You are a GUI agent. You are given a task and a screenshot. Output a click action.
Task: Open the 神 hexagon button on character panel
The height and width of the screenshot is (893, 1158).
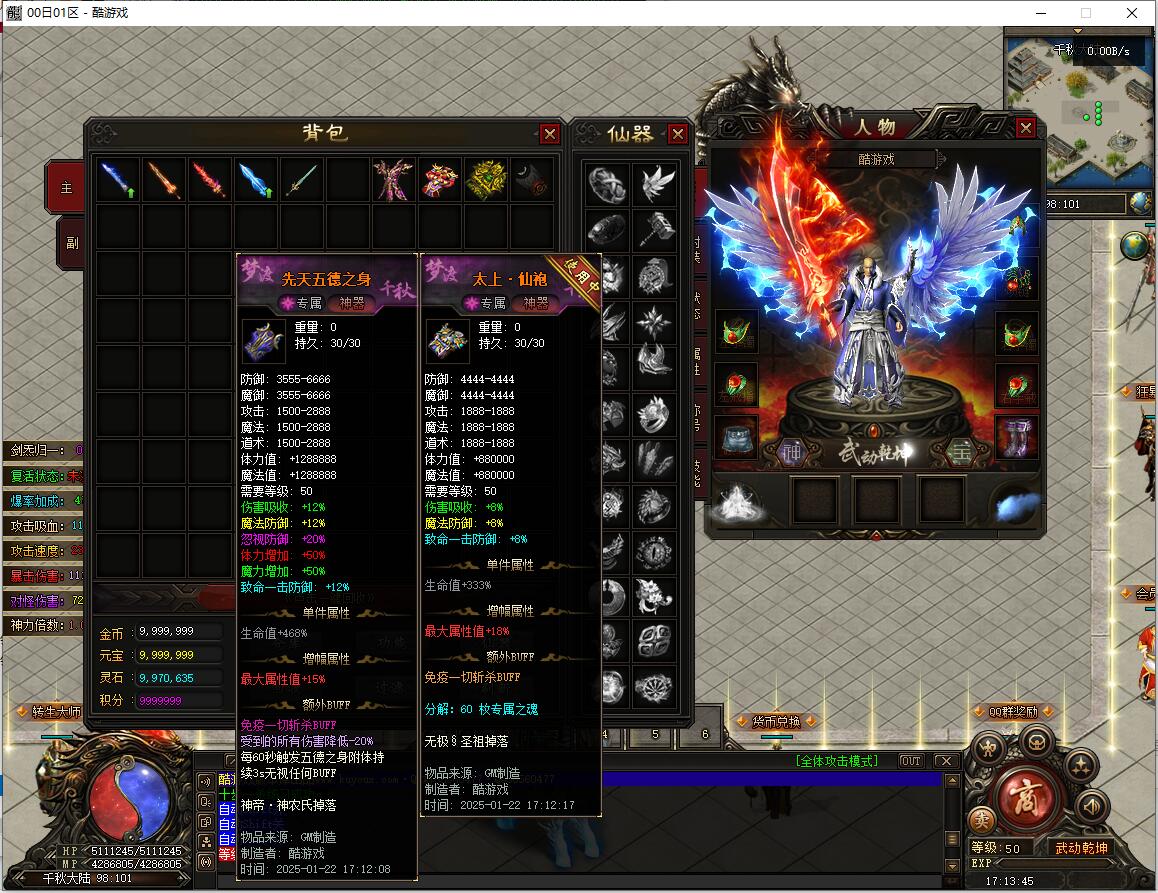792,452
